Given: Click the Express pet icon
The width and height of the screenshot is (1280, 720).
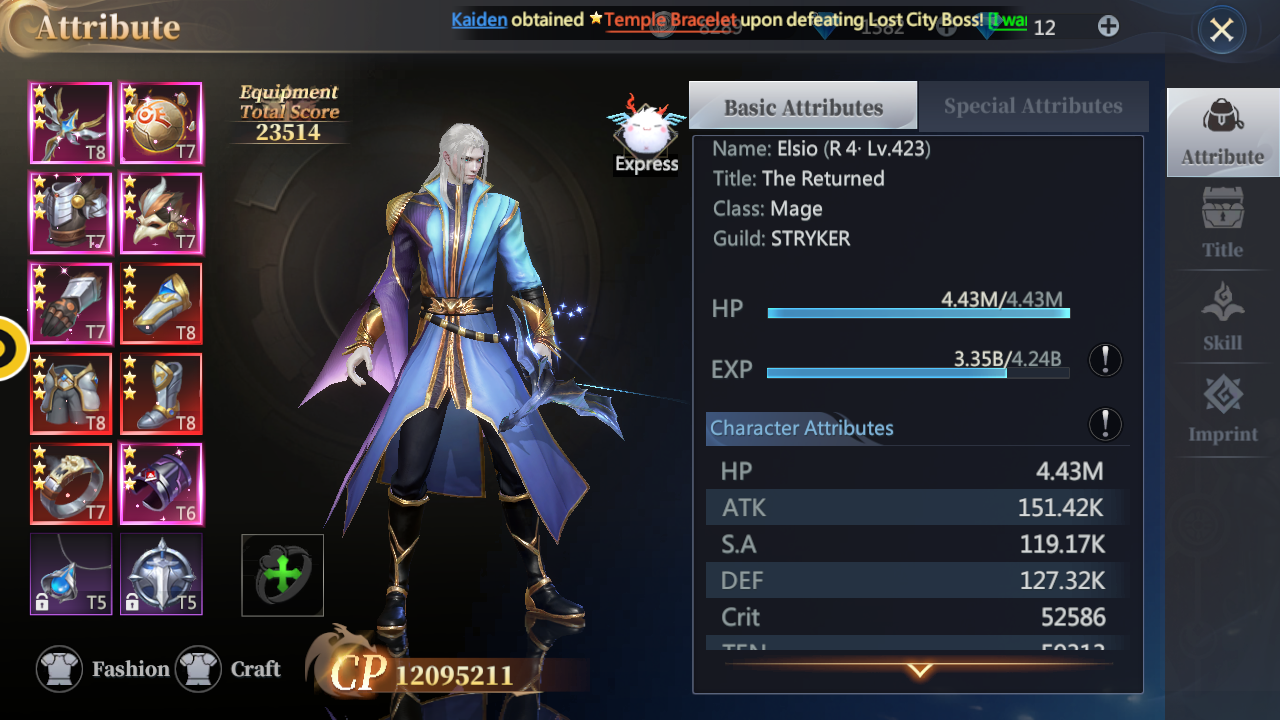Looking at the screenshot, I should [647, 137].
